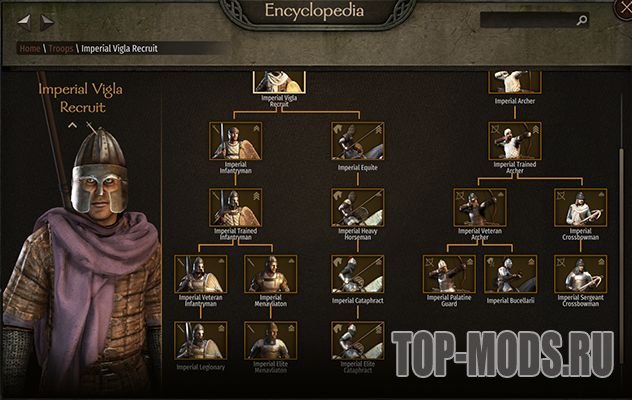Open the Imperial Crossbowman troop page
The width and height of the screenshot is (632, 400).
coord(581,207)
